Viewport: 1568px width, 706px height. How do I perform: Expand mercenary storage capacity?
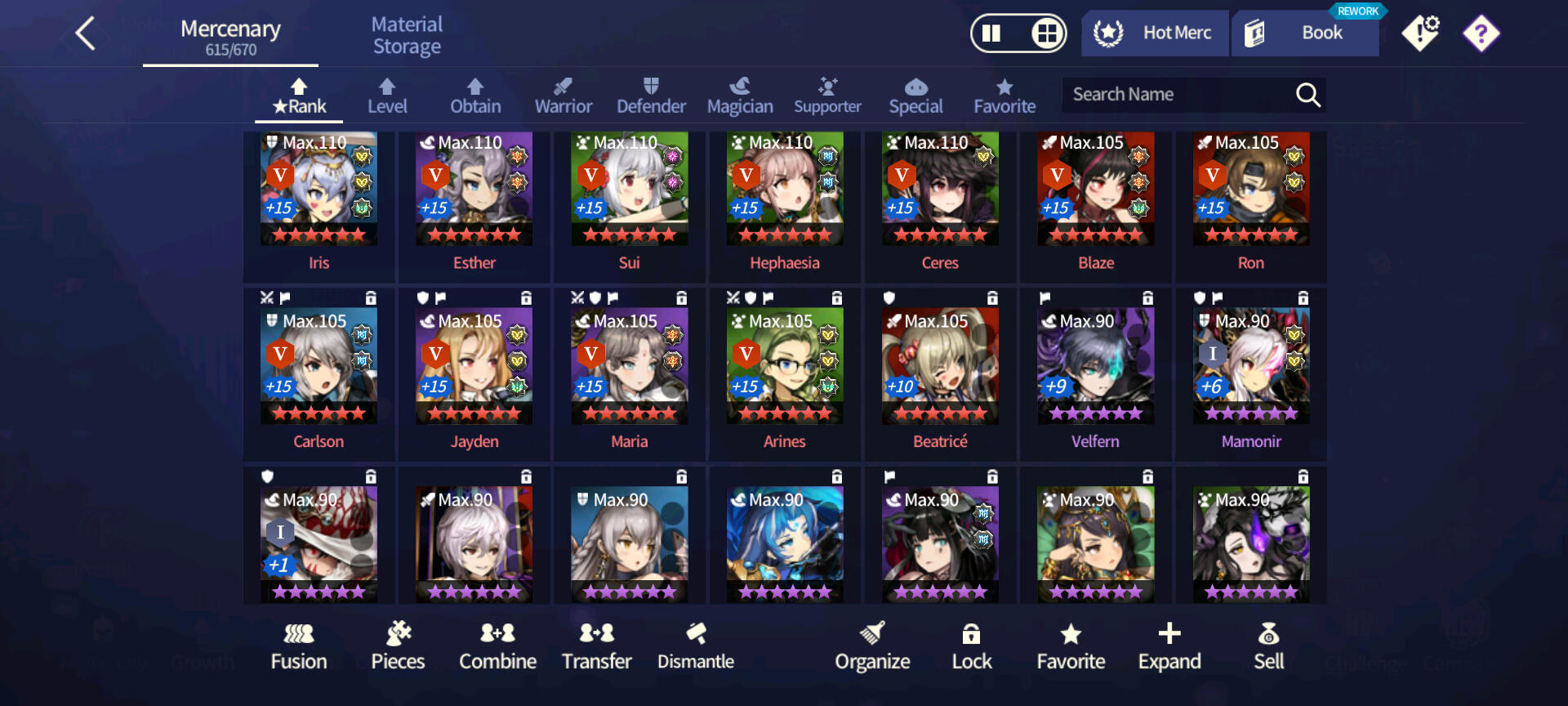click(1169, 646)
